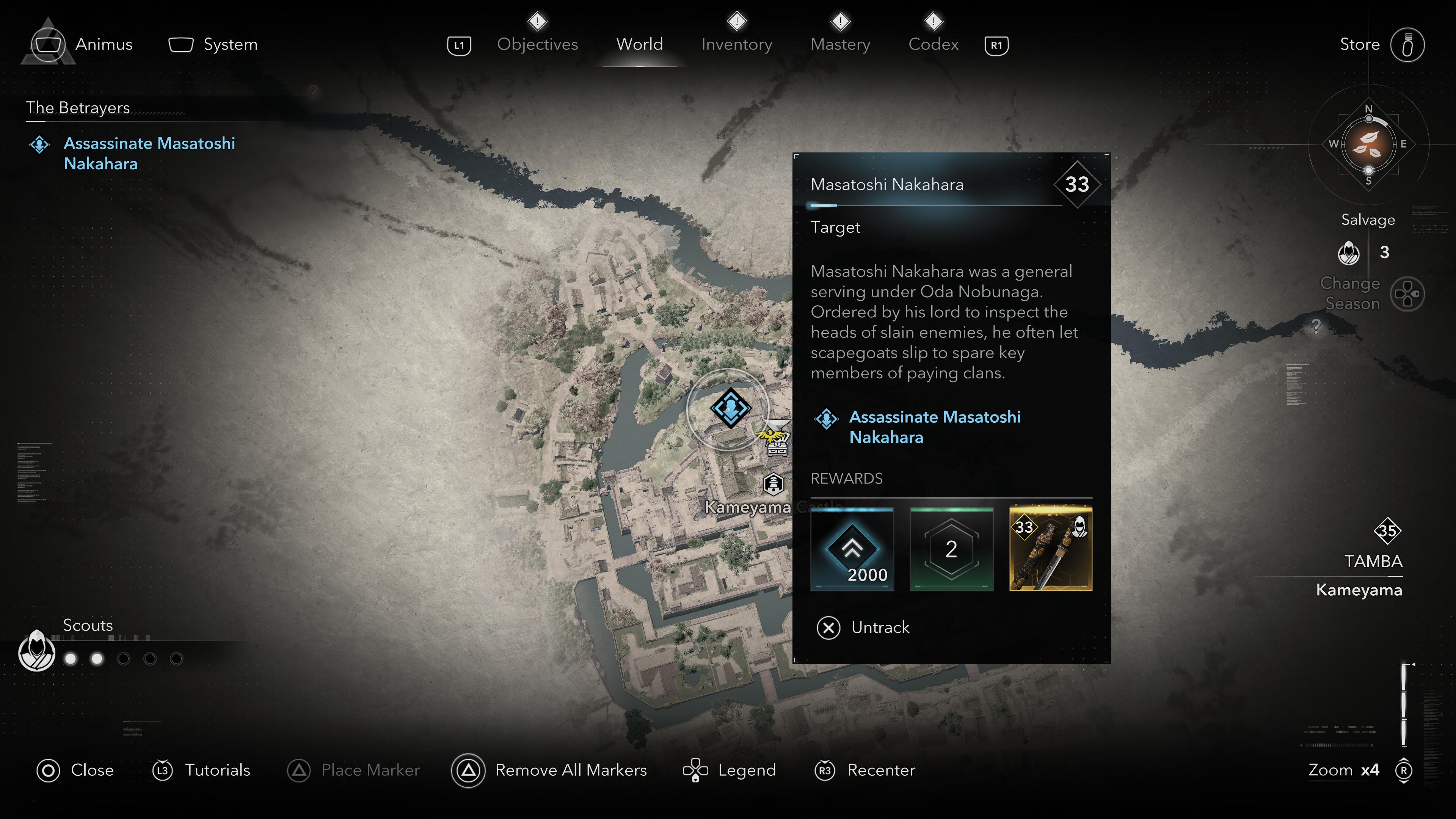The width and height of the screenshot is (1456, 819).
Task: Open the Objectives tab
Action: (537, 44)
